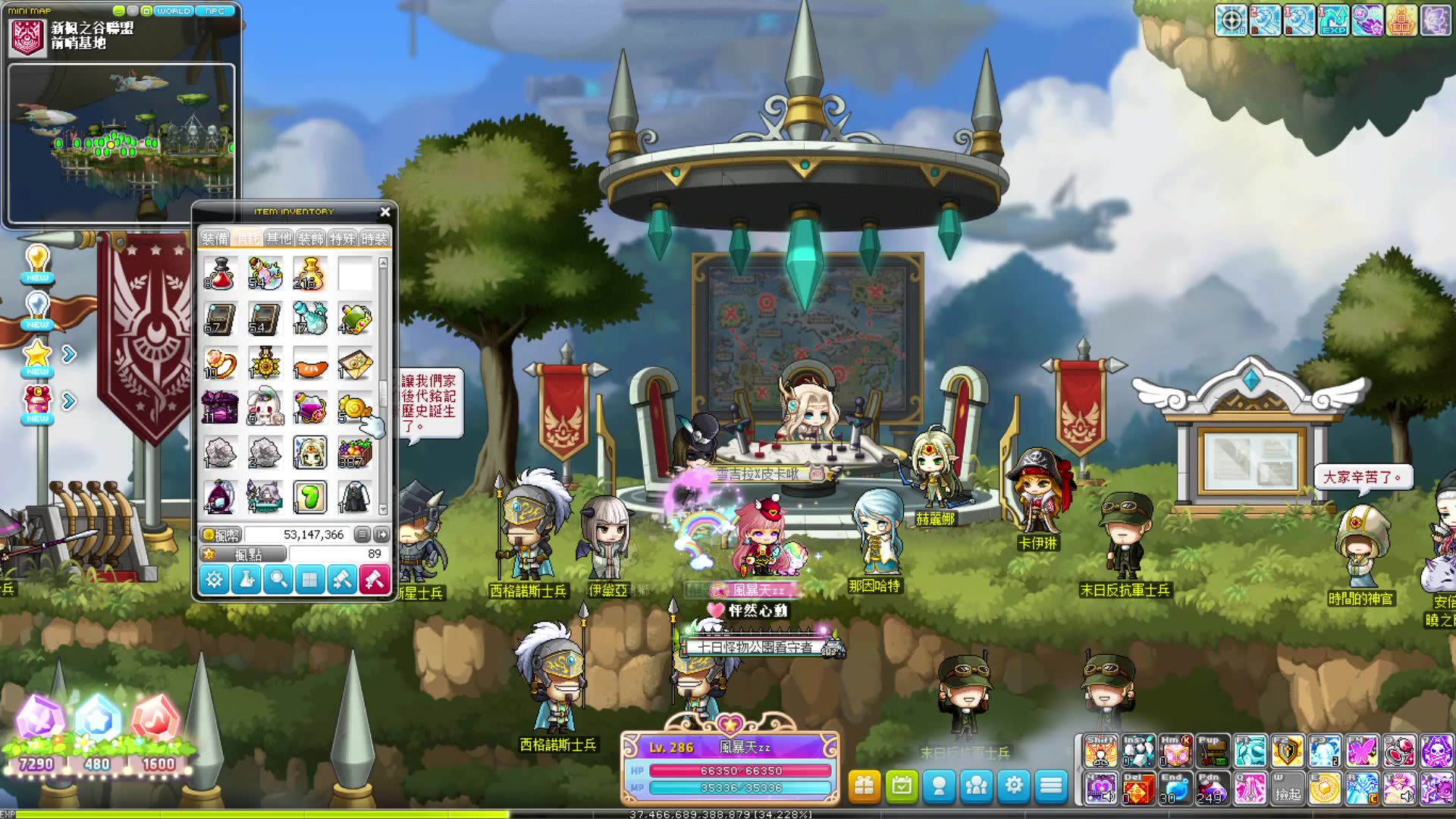
Task: Click the 楓點 button in inventory
Action: click(x=243, y=555)
